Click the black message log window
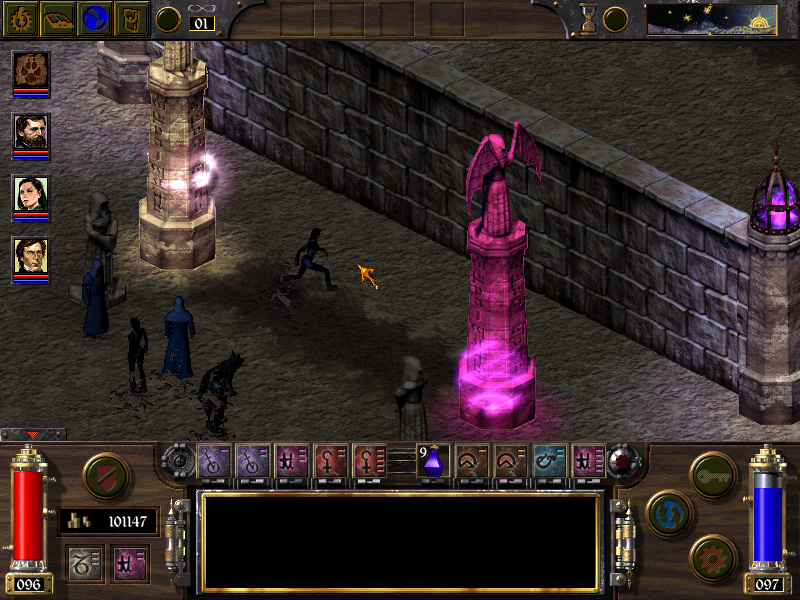Image resolution: width=800 pixels, height=600 pixels. click(400, 541)
